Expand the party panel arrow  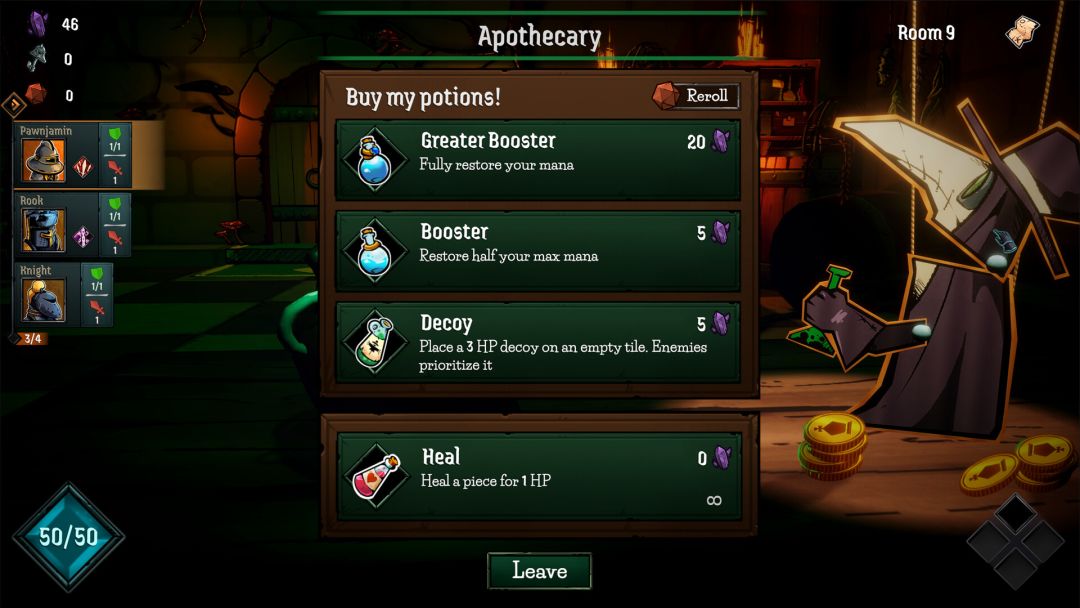click(x=13, y=104)
